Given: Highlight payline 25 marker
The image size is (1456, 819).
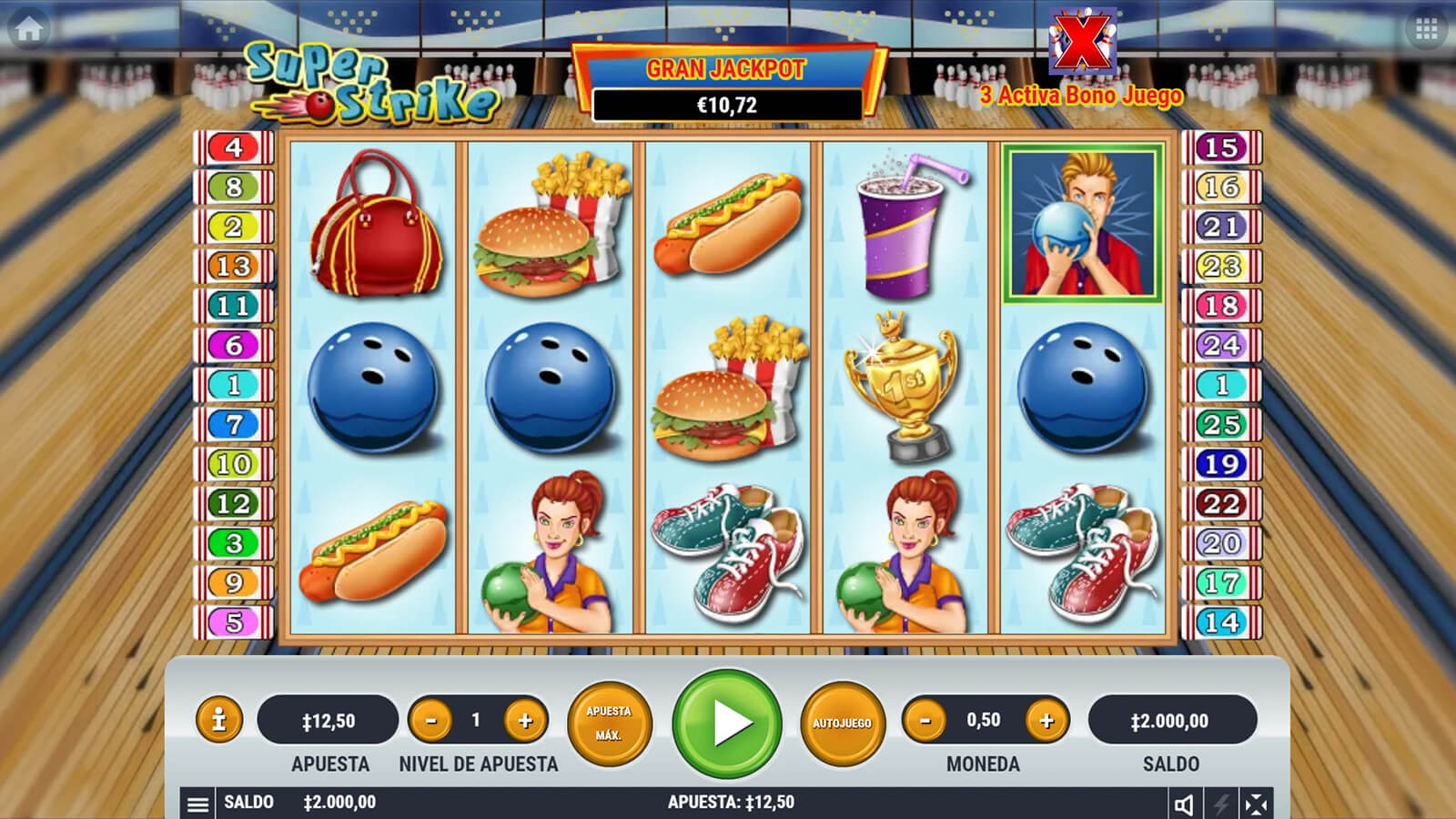Looking at the screenshot, I should point(1221,424).
